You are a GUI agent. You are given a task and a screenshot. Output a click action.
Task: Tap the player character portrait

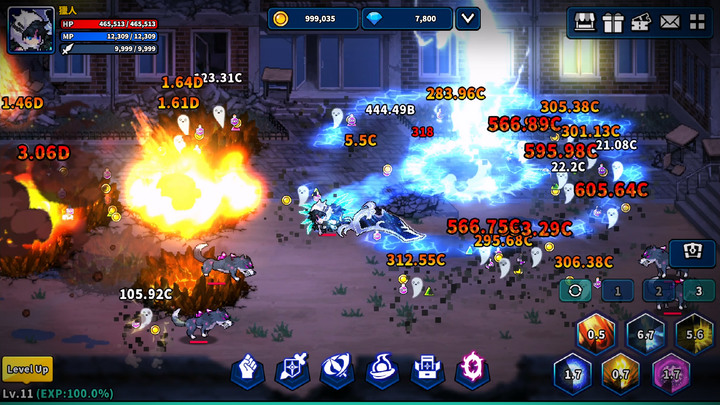coord(31,30)
